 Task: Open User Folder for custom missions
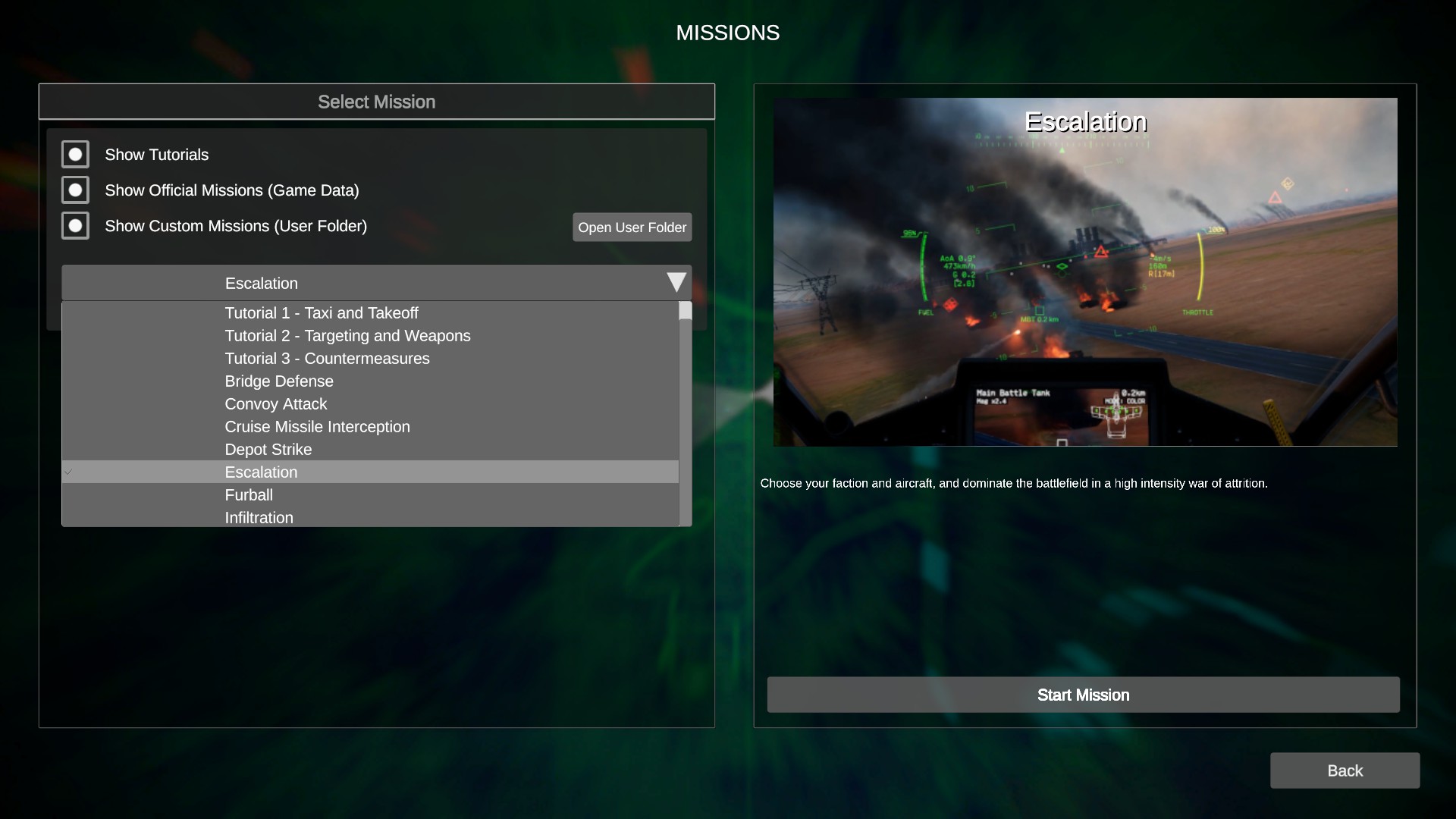632,227
